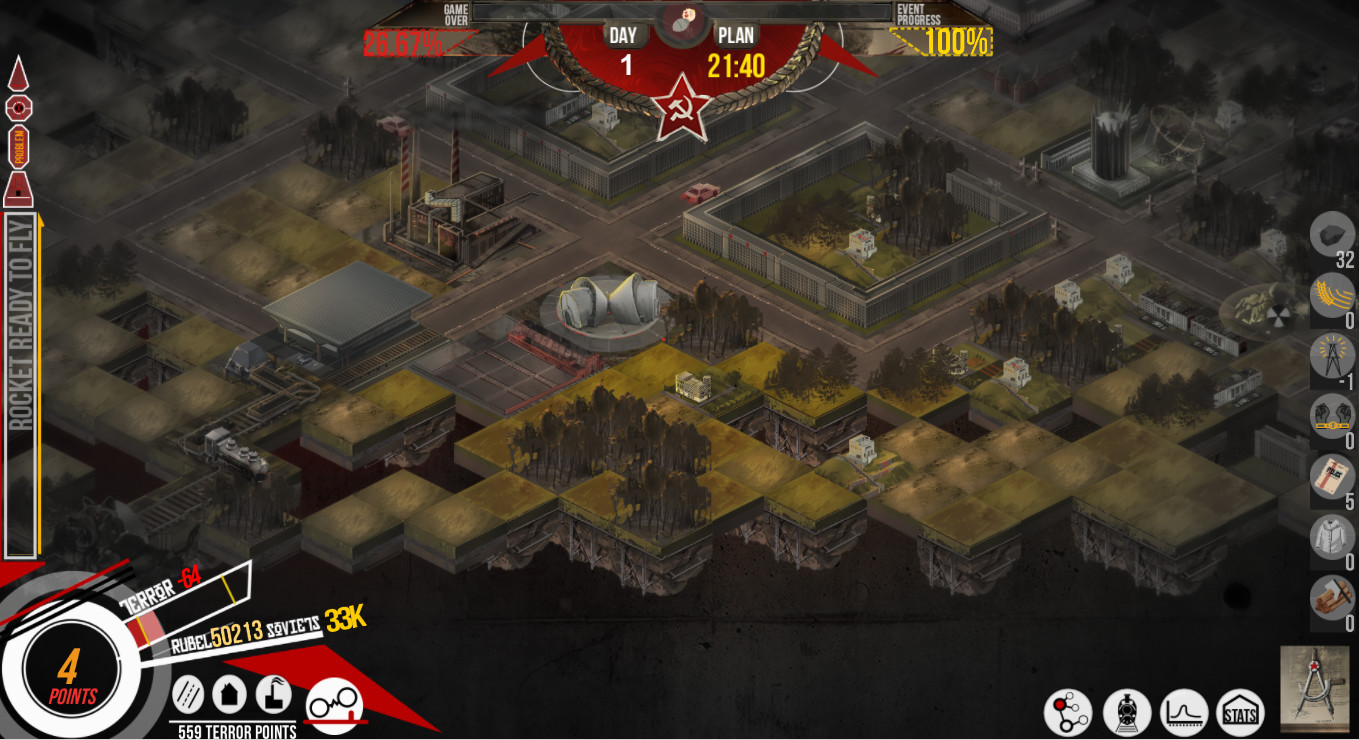1359x740 pixels.
Task: Open the technology tree molecule icon
Action: click(x=1070, y=710)
